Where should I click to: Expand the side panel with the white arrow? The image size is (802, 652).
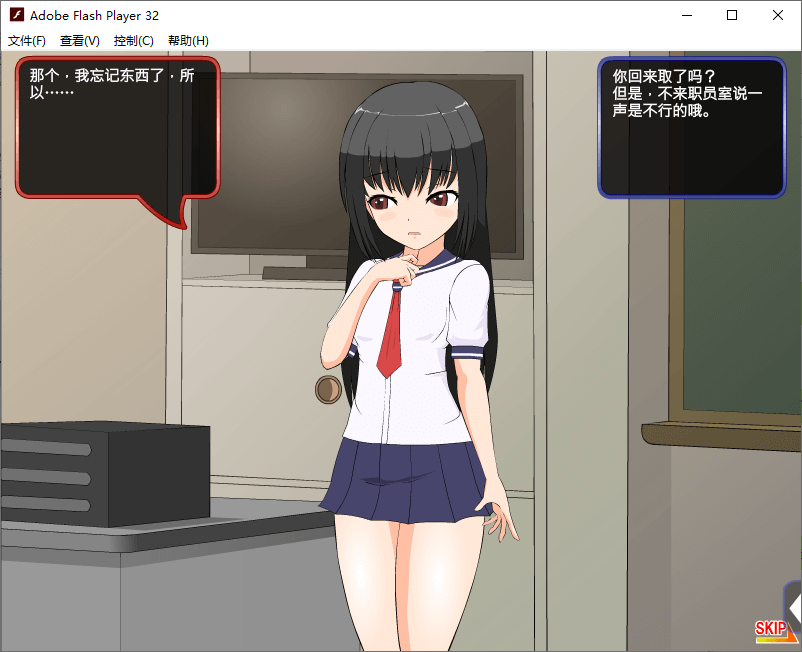tap(794, 606)
